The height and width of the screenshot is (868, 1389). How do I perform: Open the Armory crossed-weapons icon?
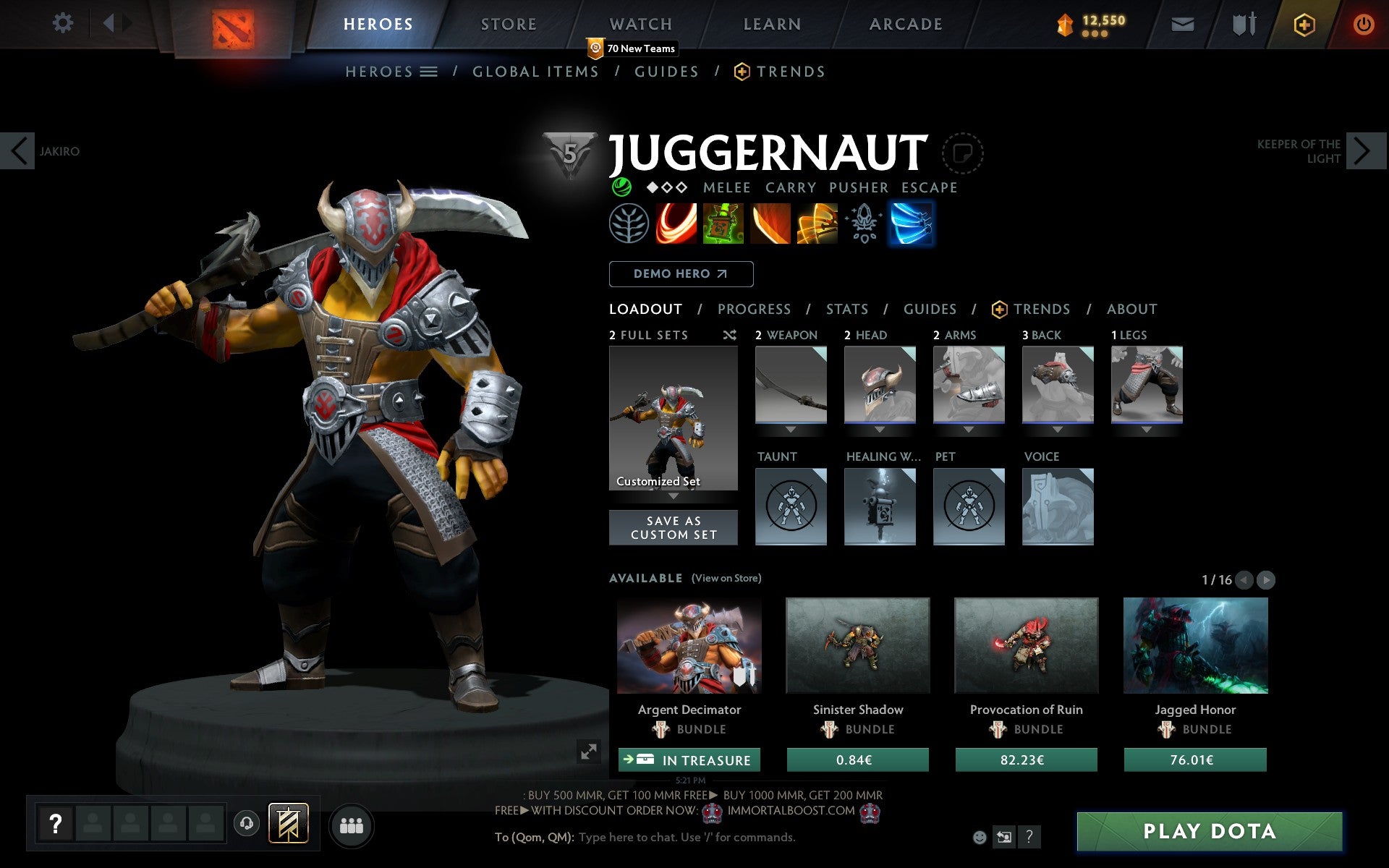click(1242, 23)
